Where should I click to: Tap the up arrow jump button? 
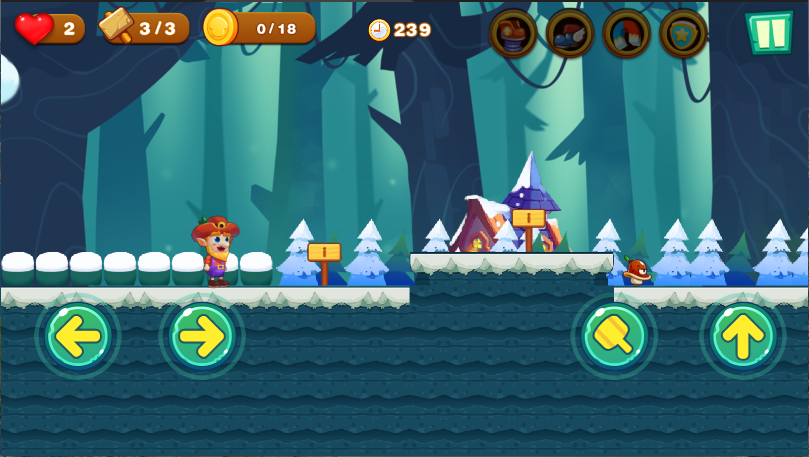(x=742, y=337)
